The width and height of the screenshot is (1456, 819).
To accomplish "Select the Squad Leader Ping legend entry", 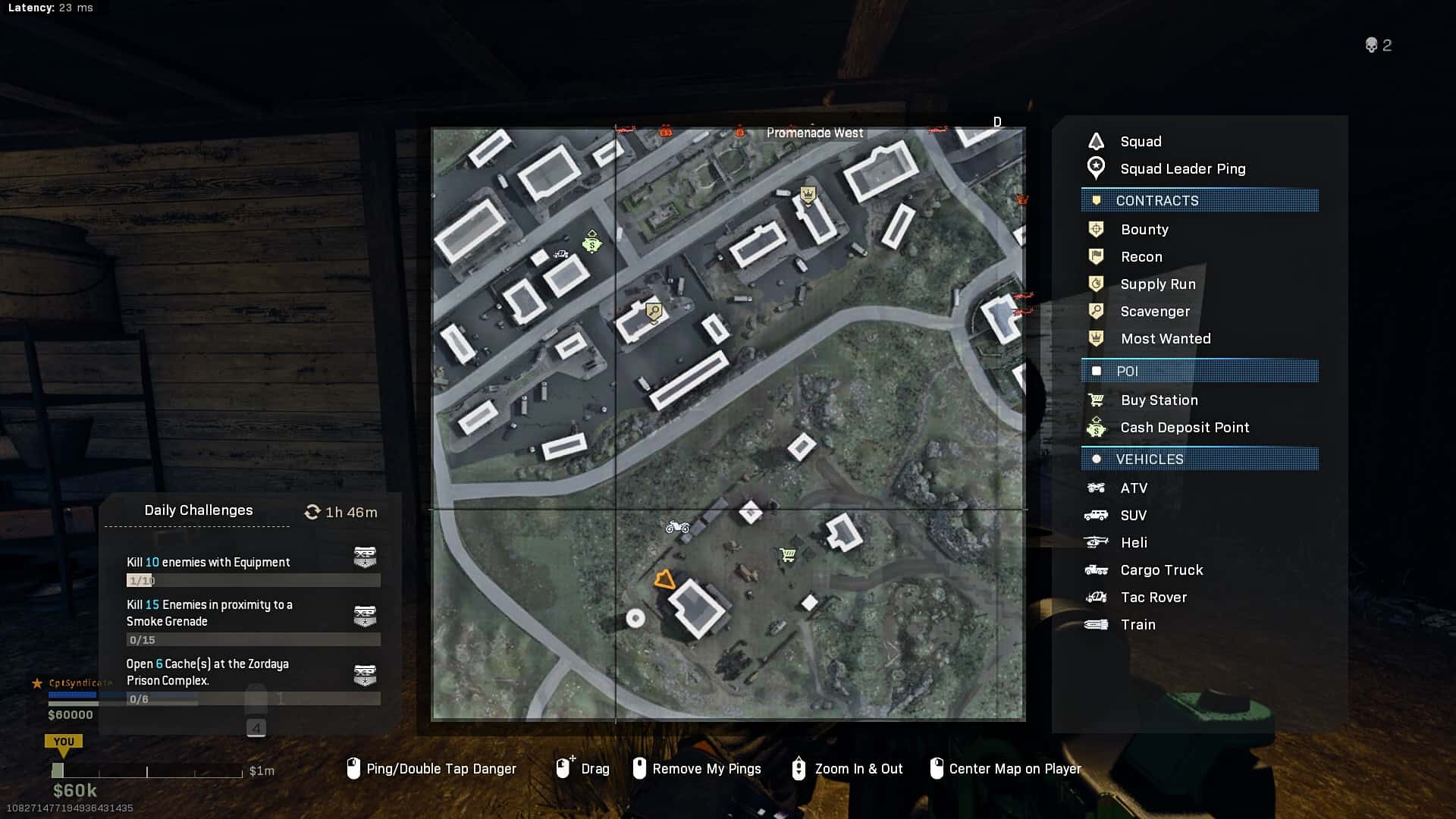I will 1182,169.
